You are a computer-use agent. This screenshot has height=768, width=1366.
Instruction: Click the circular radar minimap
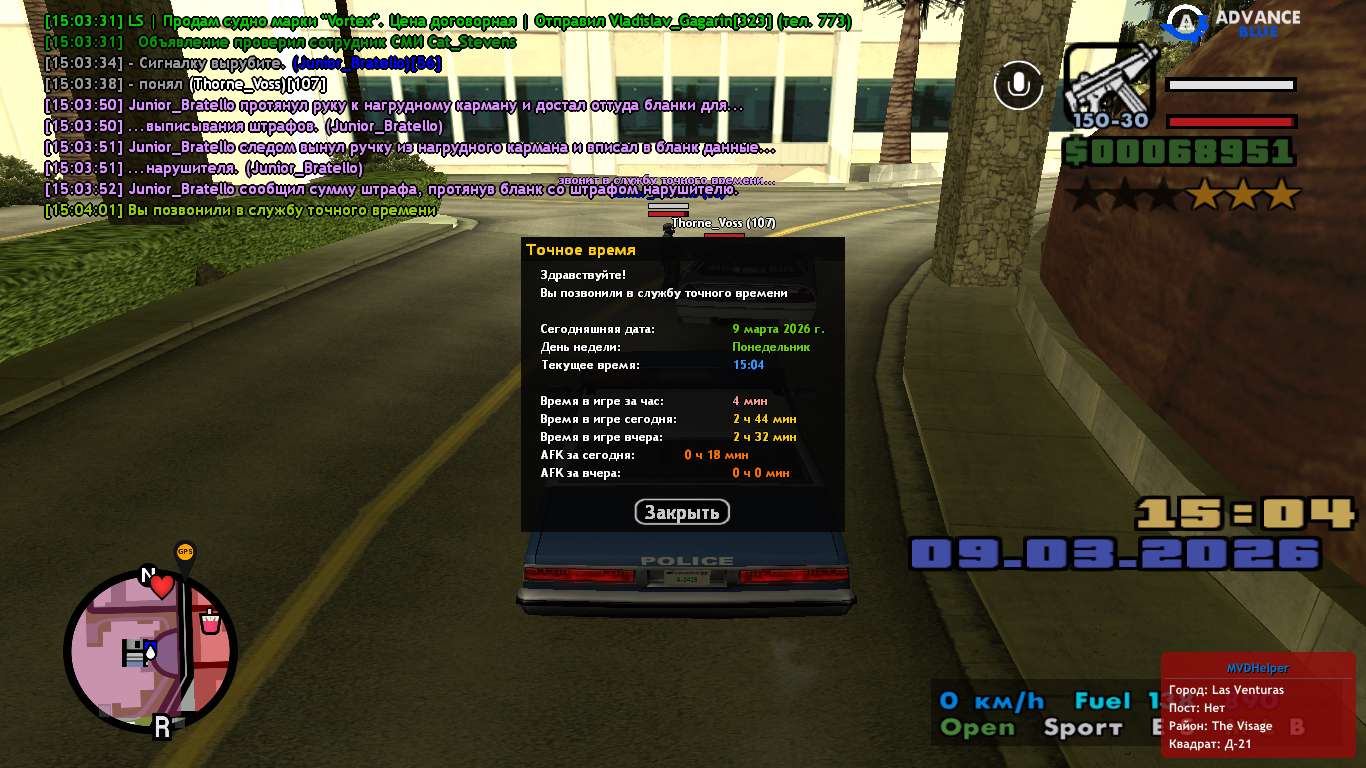pos(150,652)
